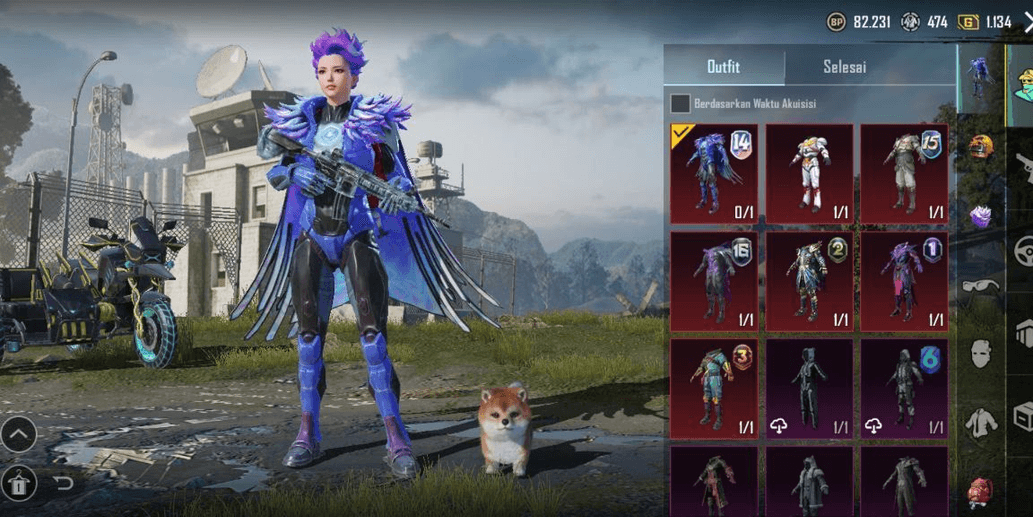The width and height of the screenshot is (1033, 517).
Task: Toggle the Berdasarkan Waktu Akuisisi checkbox
Action: [680, 103]
